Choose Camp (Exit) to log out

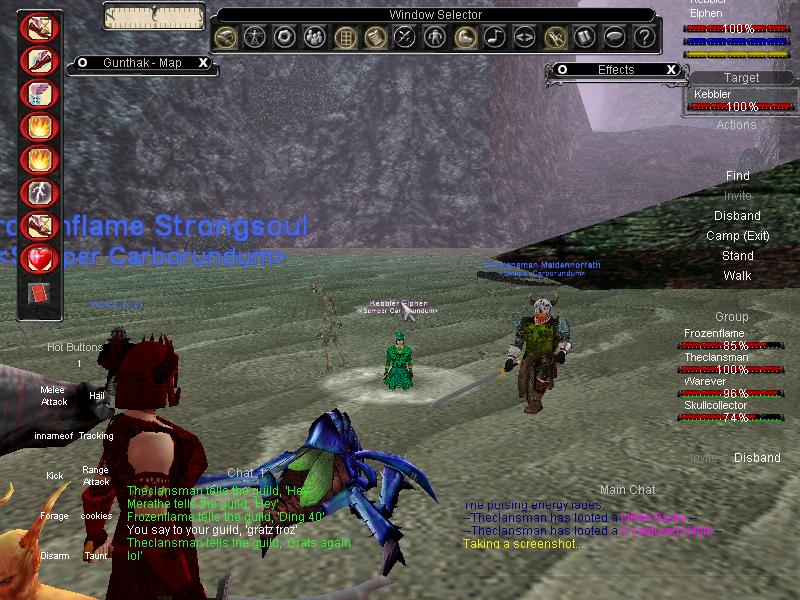click(x=737, y=236)
